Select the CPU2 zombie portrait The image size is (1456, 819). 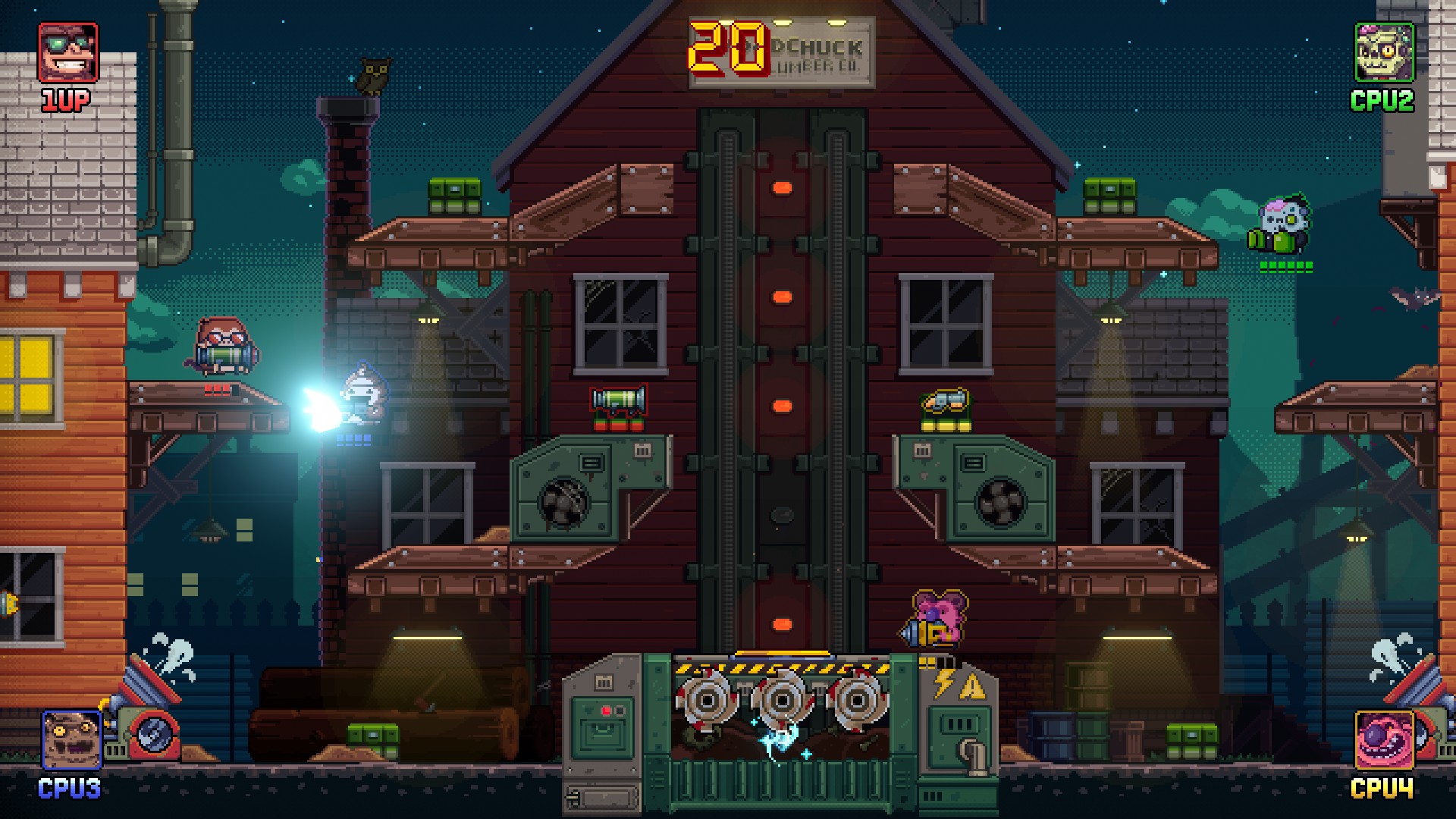pos(1384,52)
